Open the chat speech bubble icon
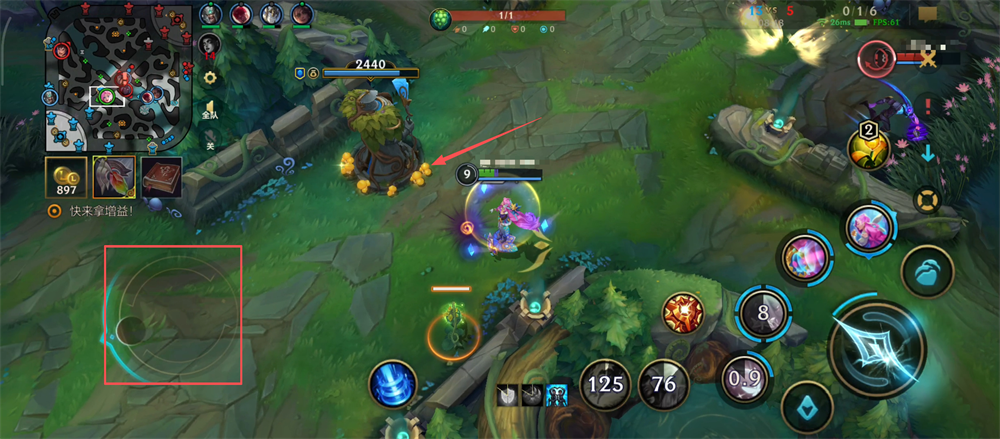The width and height of the screenshot is (1000, 439). pos(929,14)
